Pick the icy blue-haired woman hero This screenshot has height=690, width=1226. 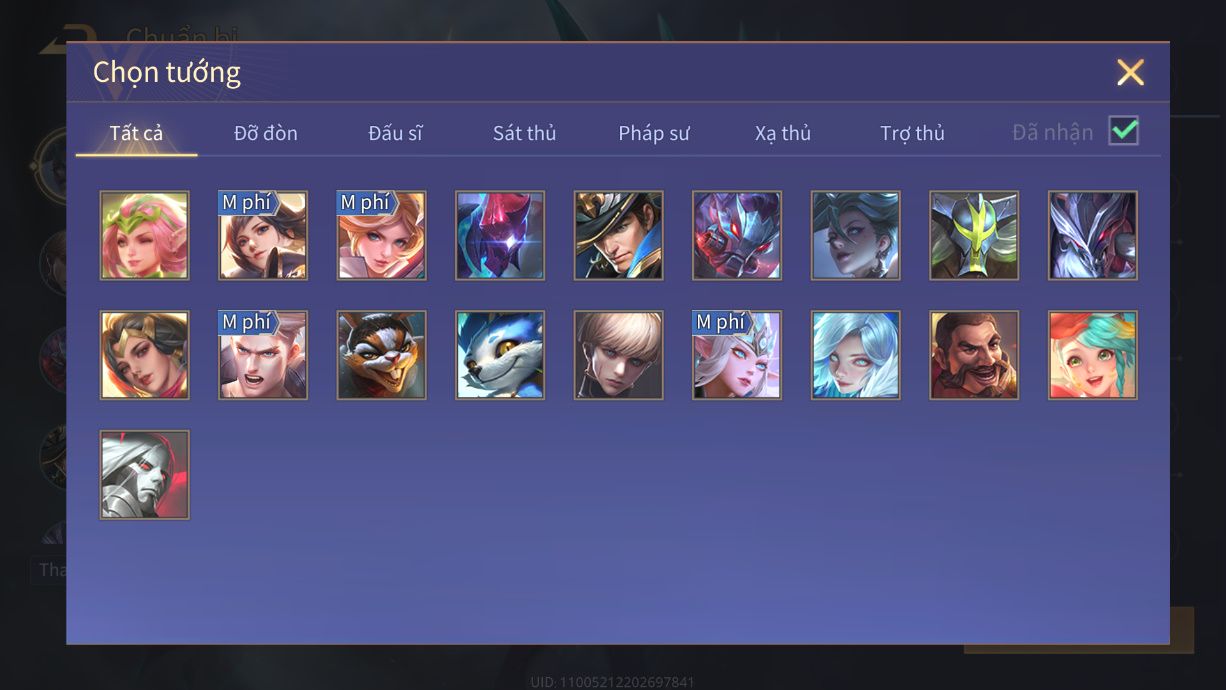tap(856, 355)
